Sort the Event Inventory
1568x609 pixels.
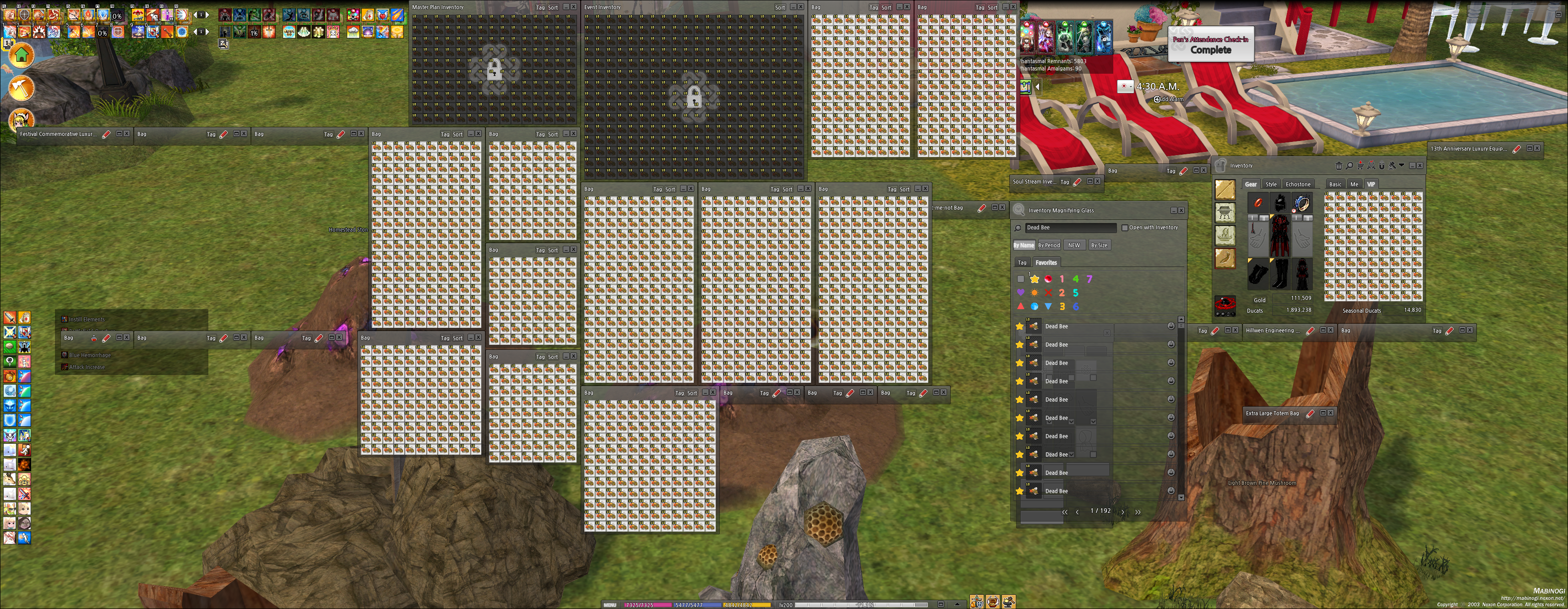pyautogui.click(x=780, y=7)
